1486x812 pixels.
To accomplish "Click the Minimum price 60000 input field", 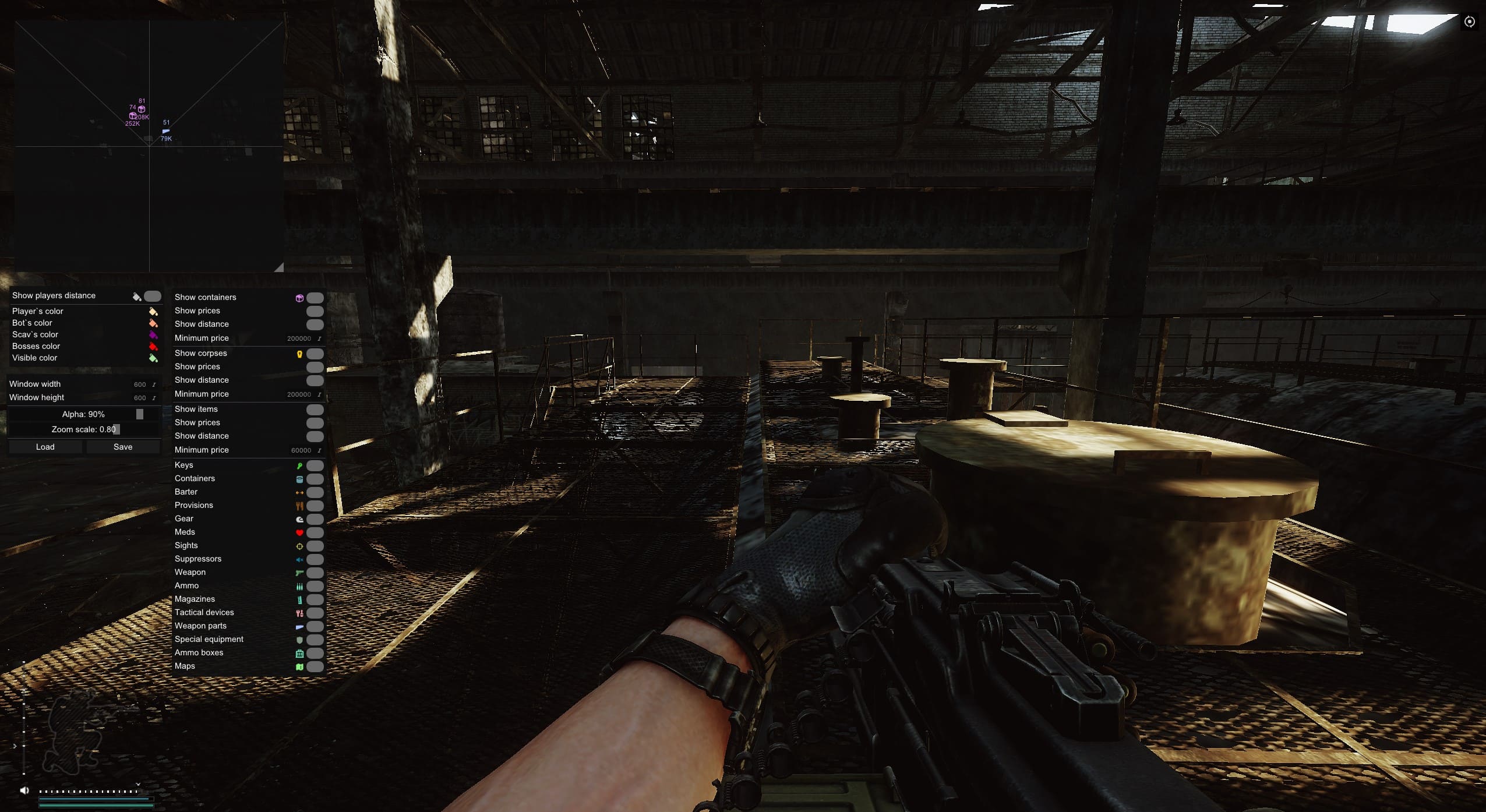I will coord(301,450).
